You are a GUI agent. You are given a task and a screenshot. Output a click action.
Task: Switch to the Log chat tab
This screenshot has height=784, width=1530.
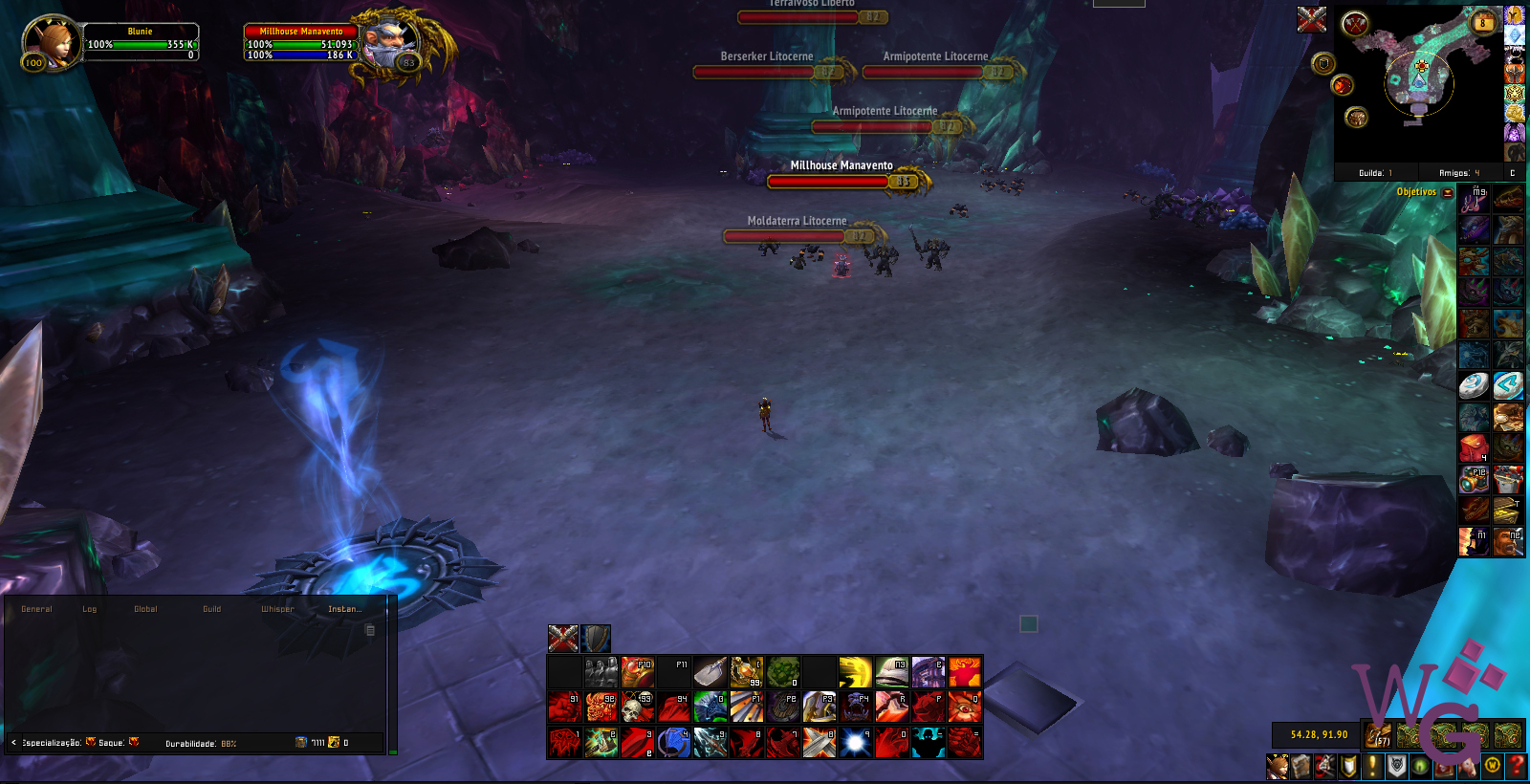coord(89,609)
